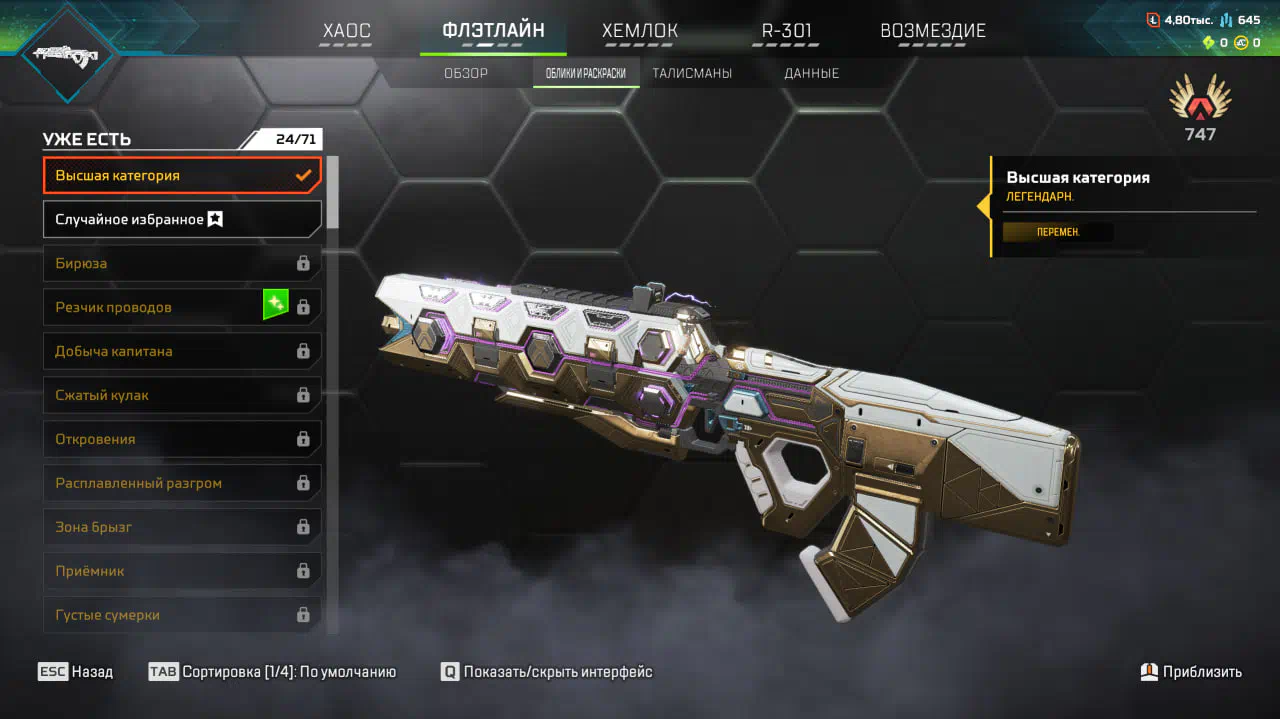Switch to the ХАОС weapon tab
This screenshot has height=719, width=1280.
(346, 31)
